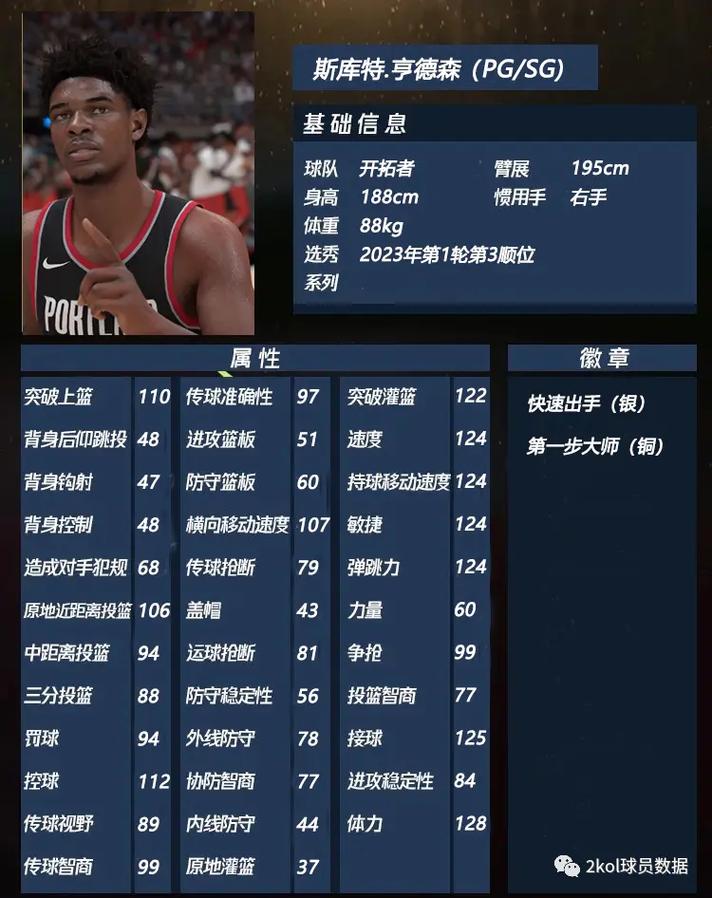This screenshot has height=898, width=712.
Task: Select the 快速出手（银） badge entry
Action: coord(587,404)
